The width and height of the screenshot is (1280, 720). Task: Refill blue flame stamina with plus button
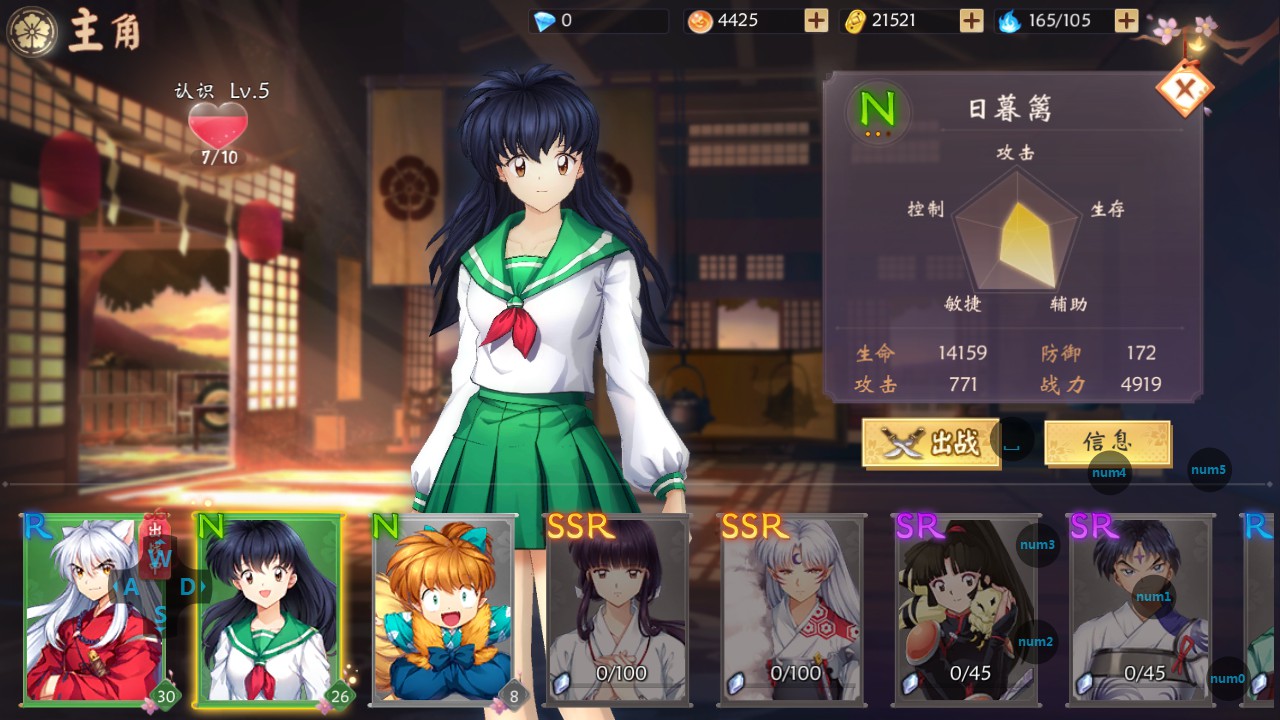(1126, 20)
